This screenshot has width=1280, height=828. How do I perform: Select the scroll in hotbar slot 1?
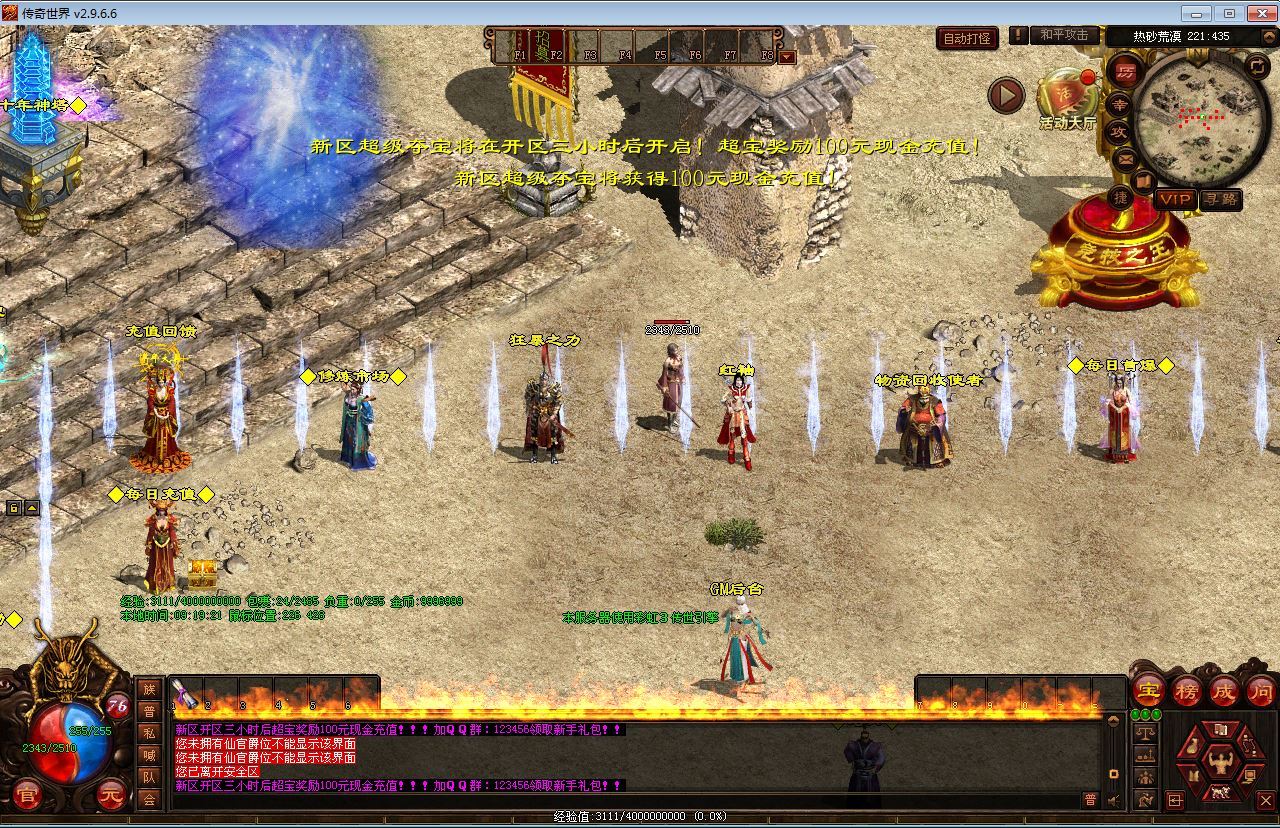click(x=183, y=691)
